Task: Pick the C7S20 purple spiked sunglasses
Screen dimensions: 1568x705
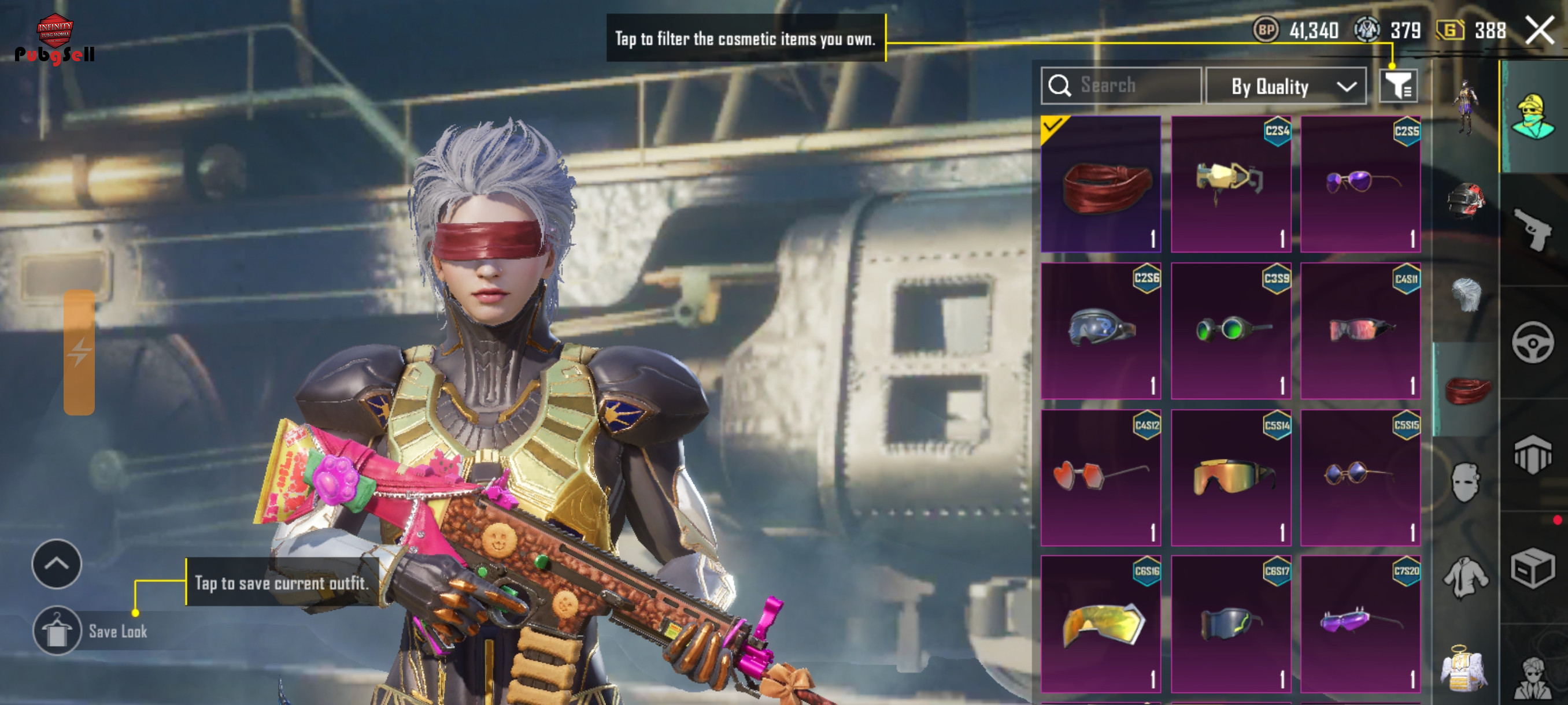Action: click(1360, 624)
